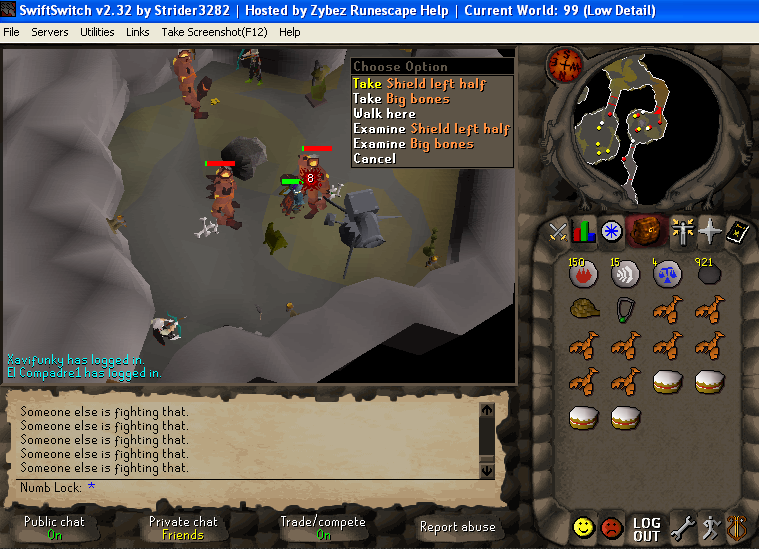Open the combat styles tab (crossed swords)

[x=558, y=231]
